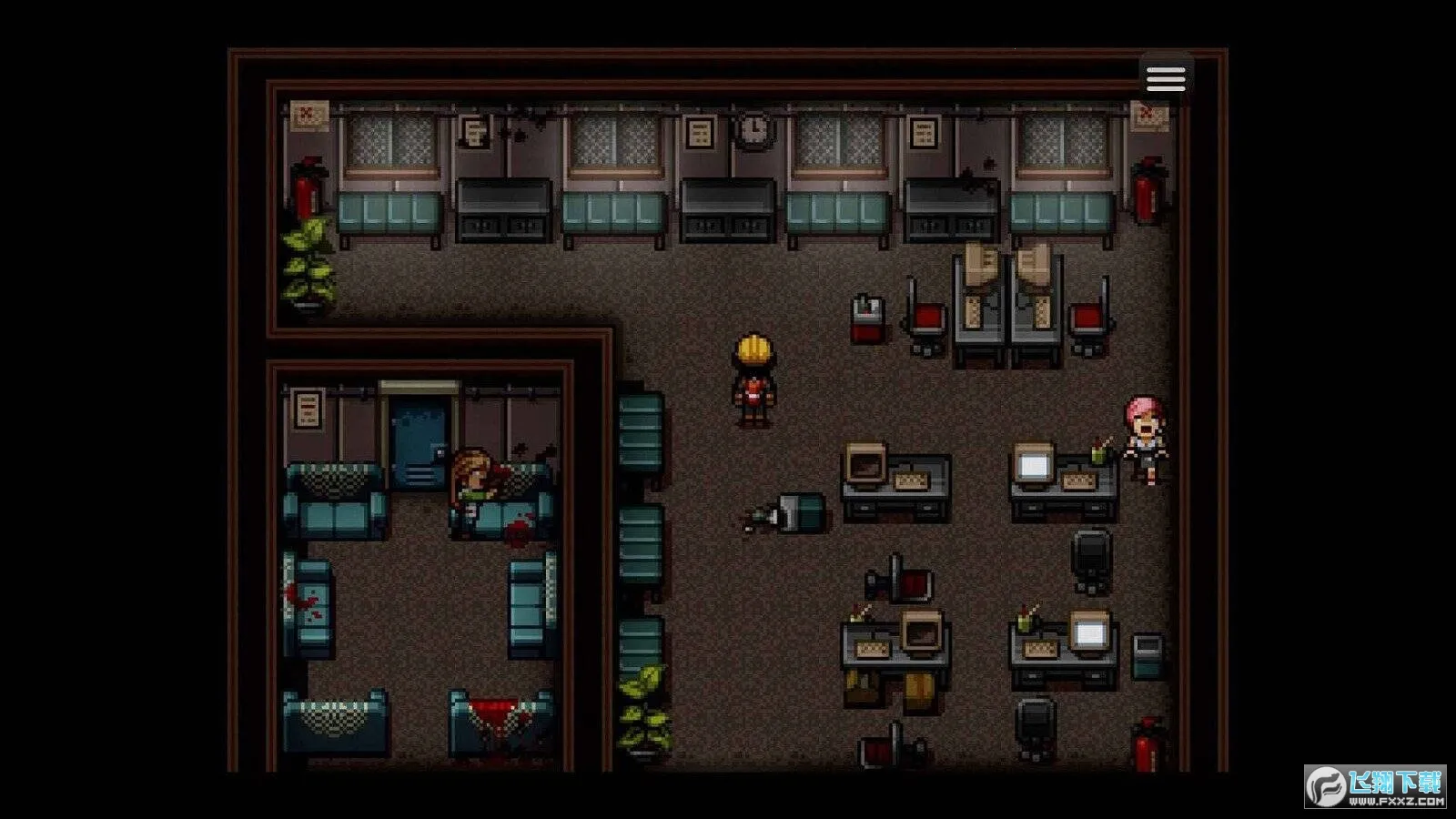Image resolution: width=1456 pixels, height=819 pixels.
Task: Open the hamburger menu
Action: [1166, 78]
